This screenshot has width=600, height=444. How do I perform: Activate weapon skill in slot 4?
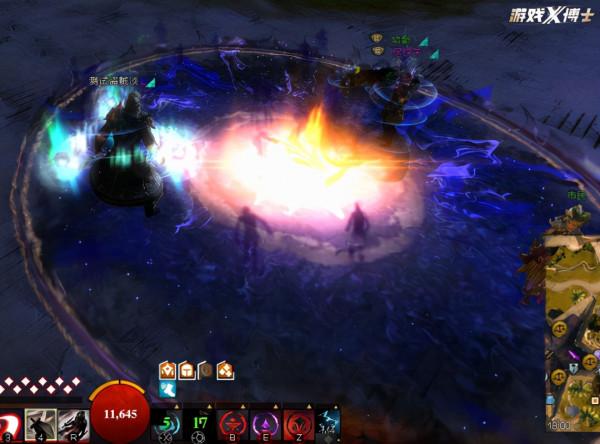40,424
